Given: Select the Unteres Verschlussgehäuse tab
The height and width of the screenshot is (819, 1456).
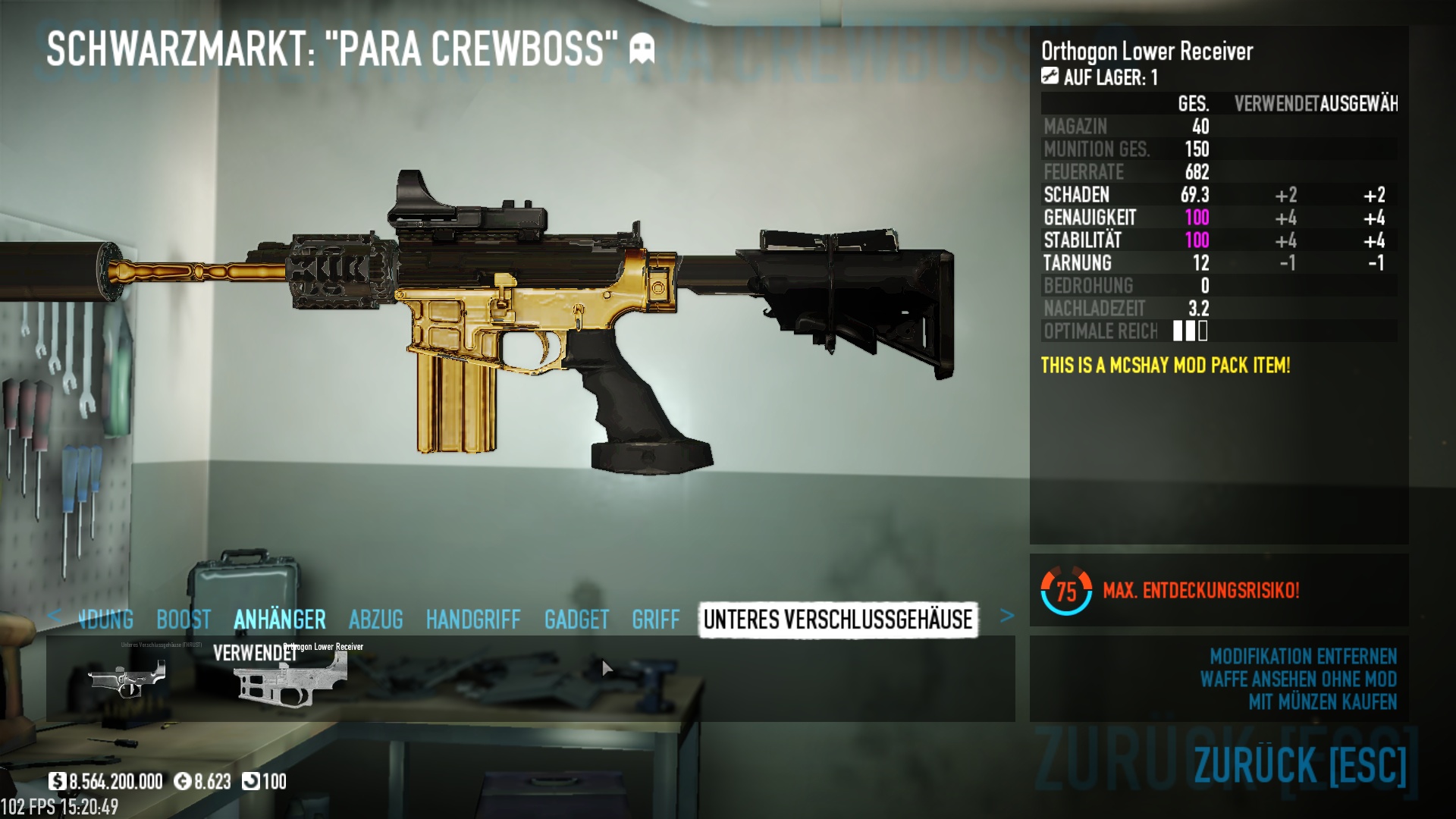Looking at the screenshot, I should pyautogui.click(x=838, y=620).
